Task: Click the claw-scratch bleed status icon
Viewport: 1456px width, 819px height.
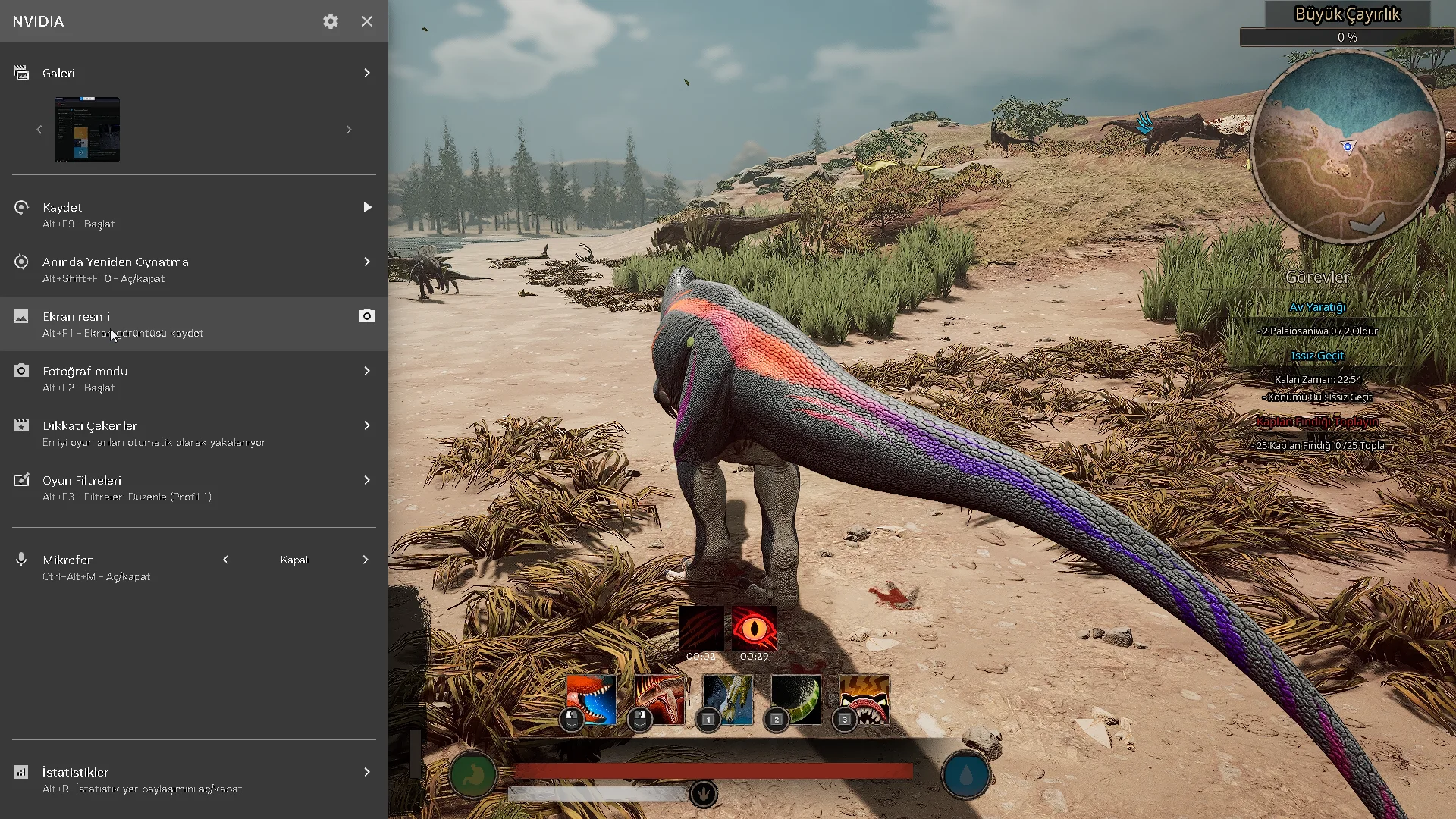Action: point(701,628)
